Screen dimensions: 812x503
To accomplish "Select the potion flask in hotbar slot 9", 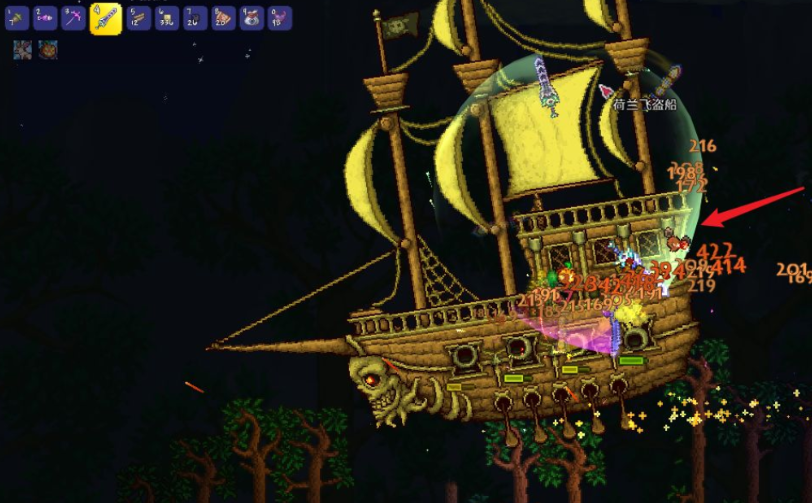I will pyautogui.click(x=251, y=18).
